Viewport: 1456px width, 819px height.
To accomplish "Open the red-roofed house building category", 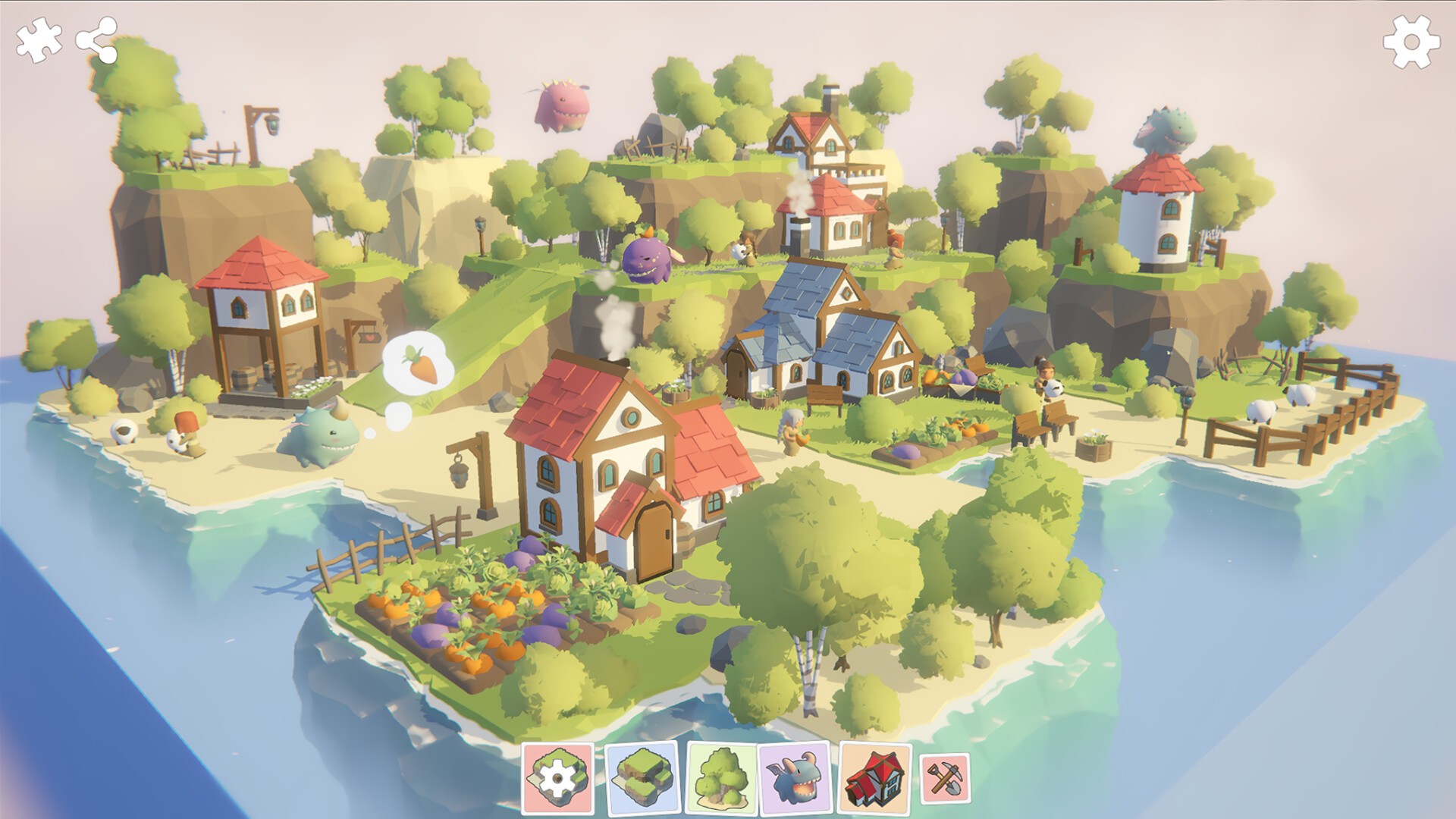I will (x=876, y=778).
